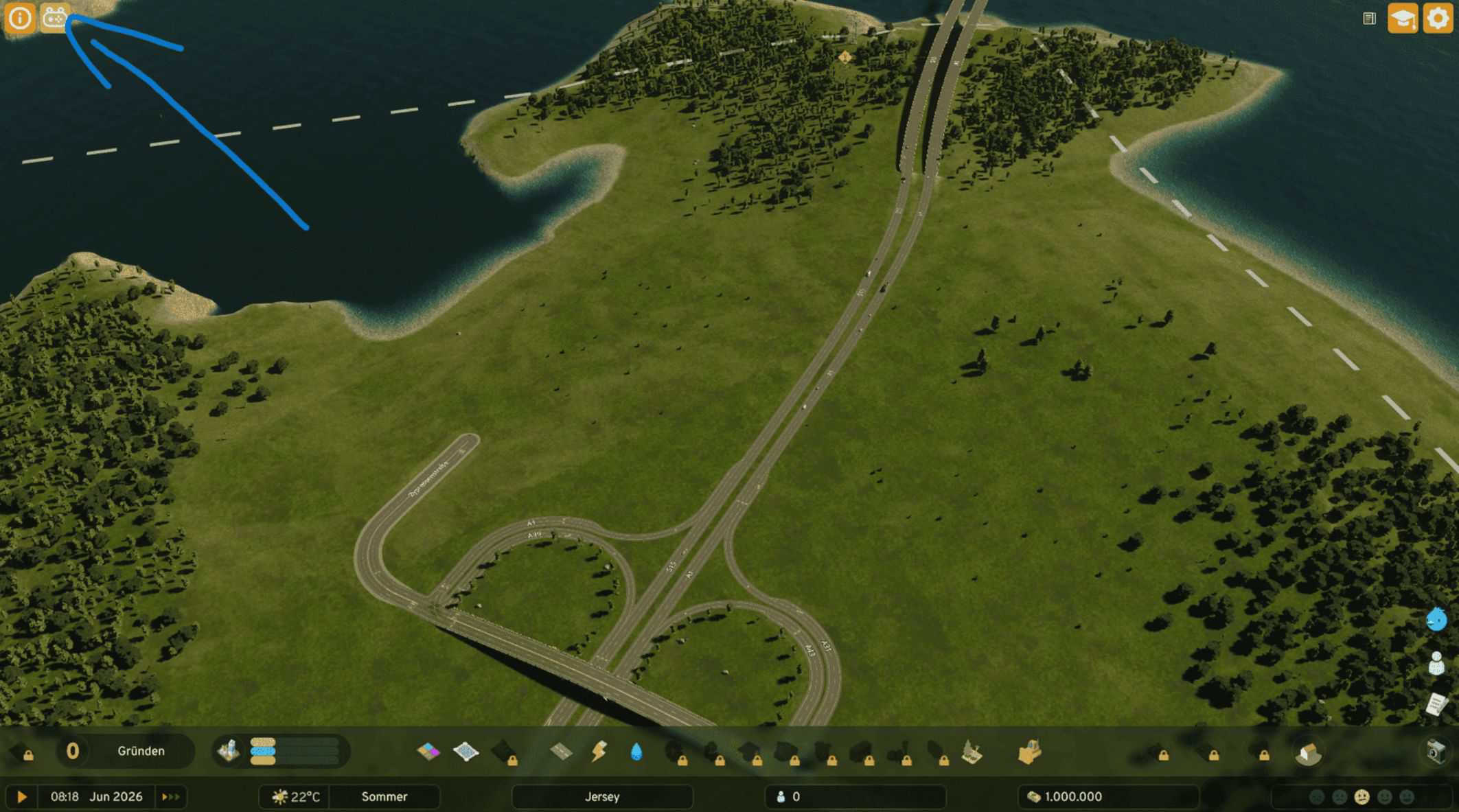Open the Electricity menu with the lightning bolt
1459x812 pixels.
coord(599,752)
